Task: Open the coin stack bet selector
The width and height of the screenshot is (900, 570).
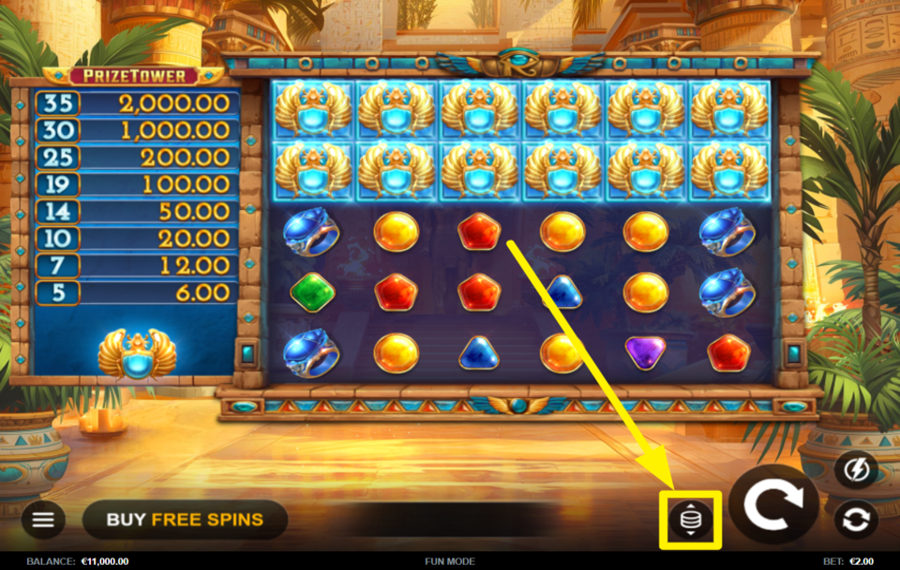Action: tap(690, 520)
